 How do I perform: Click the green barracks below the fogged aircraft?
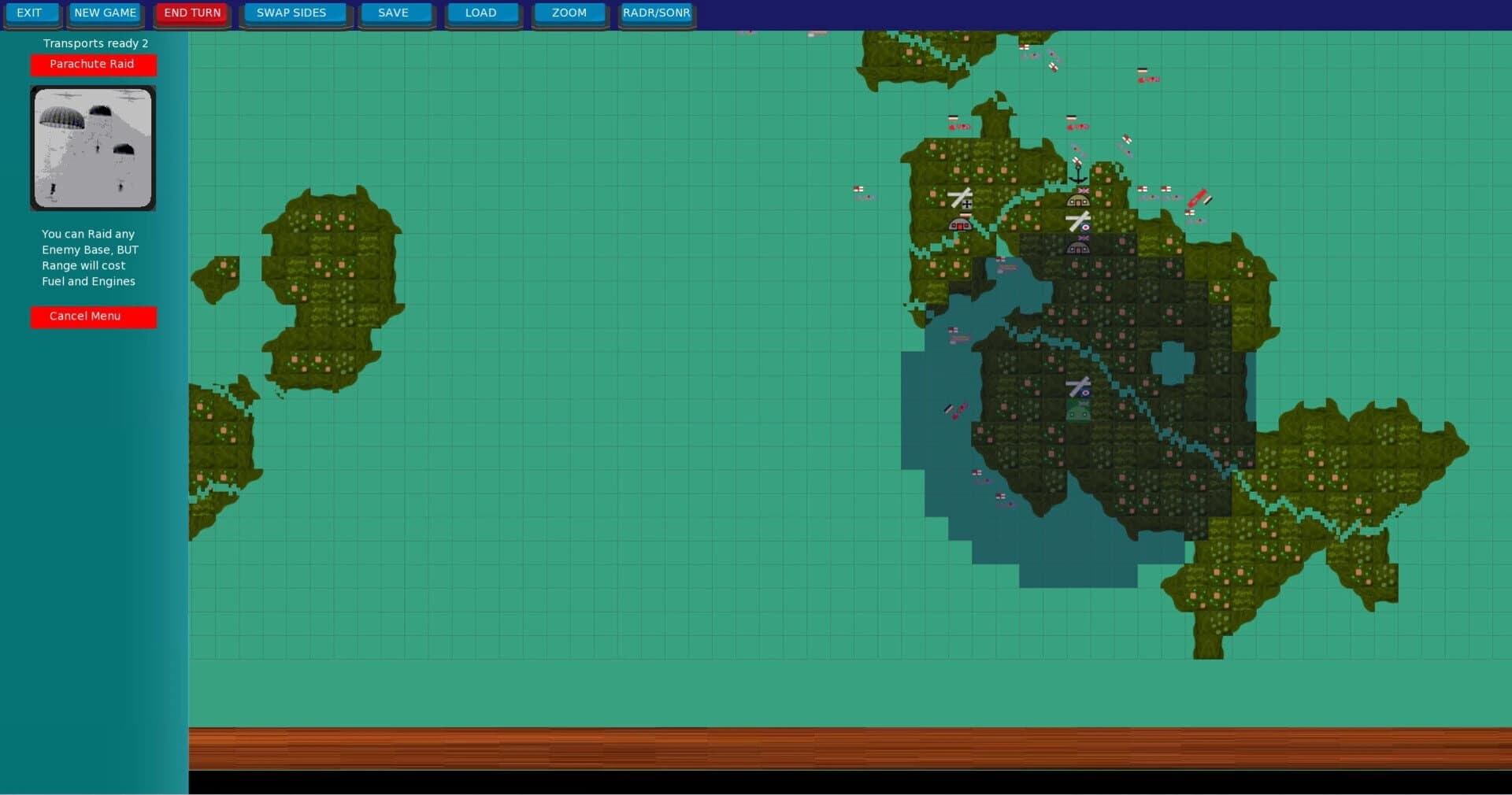click(x=1078, y=410)
